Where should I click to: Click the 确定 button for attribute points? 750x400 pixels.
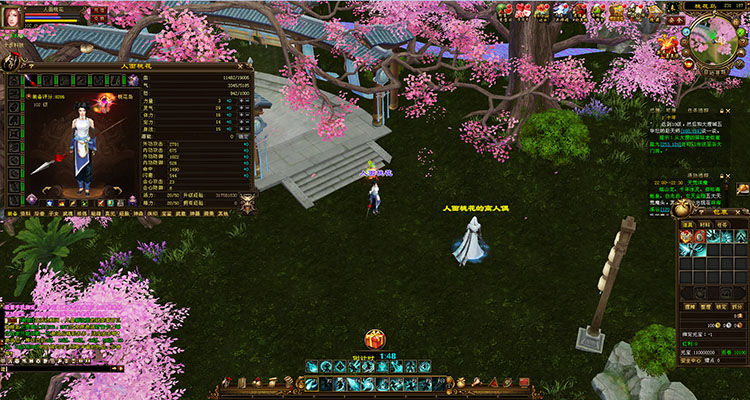coord(244,133)
